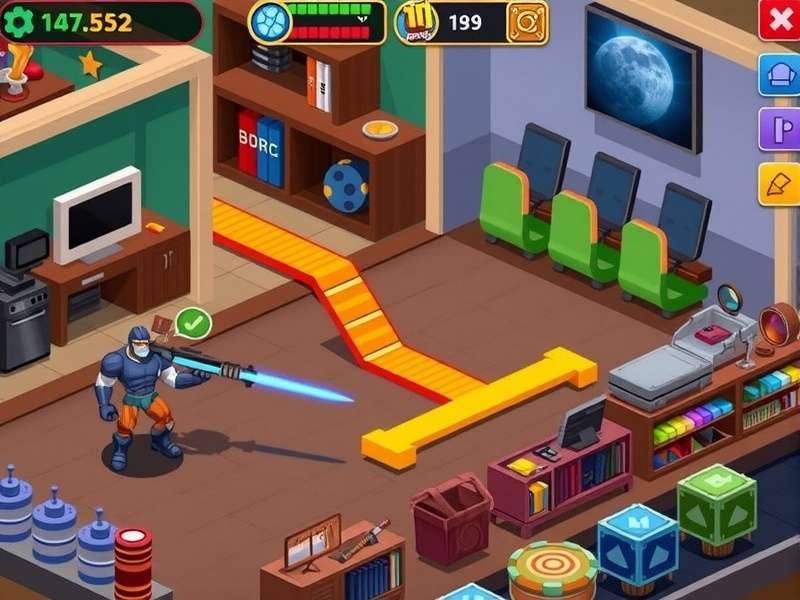This screenshot has height=600, width=800.
Task: Click the orange target button beside 199
Action: [526, 22]
